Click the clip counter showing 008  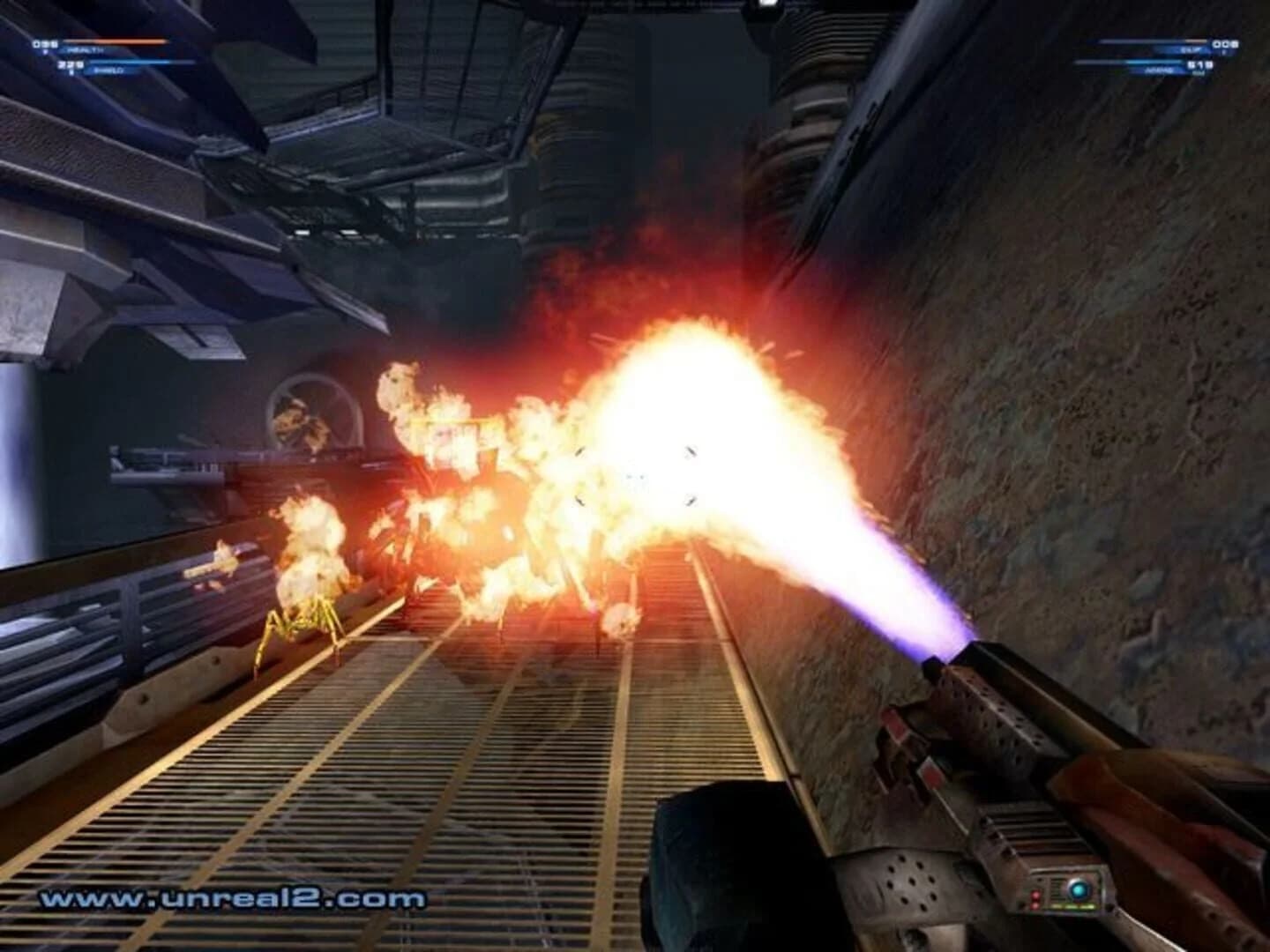click(x=1225, y=44)
